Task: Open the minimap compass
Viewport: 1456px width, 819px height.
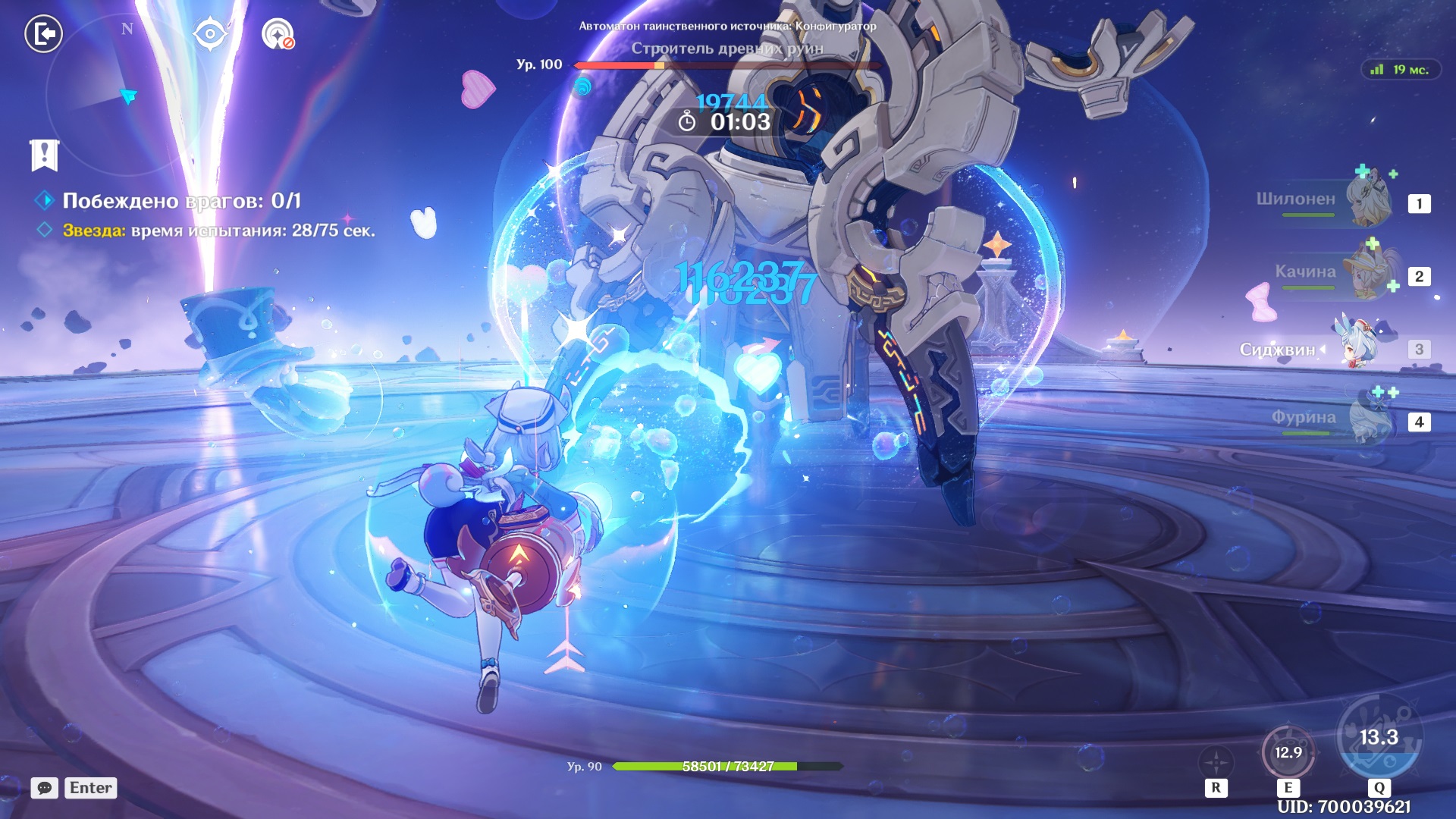Action: pyautogui.click(x=126, y=95)
